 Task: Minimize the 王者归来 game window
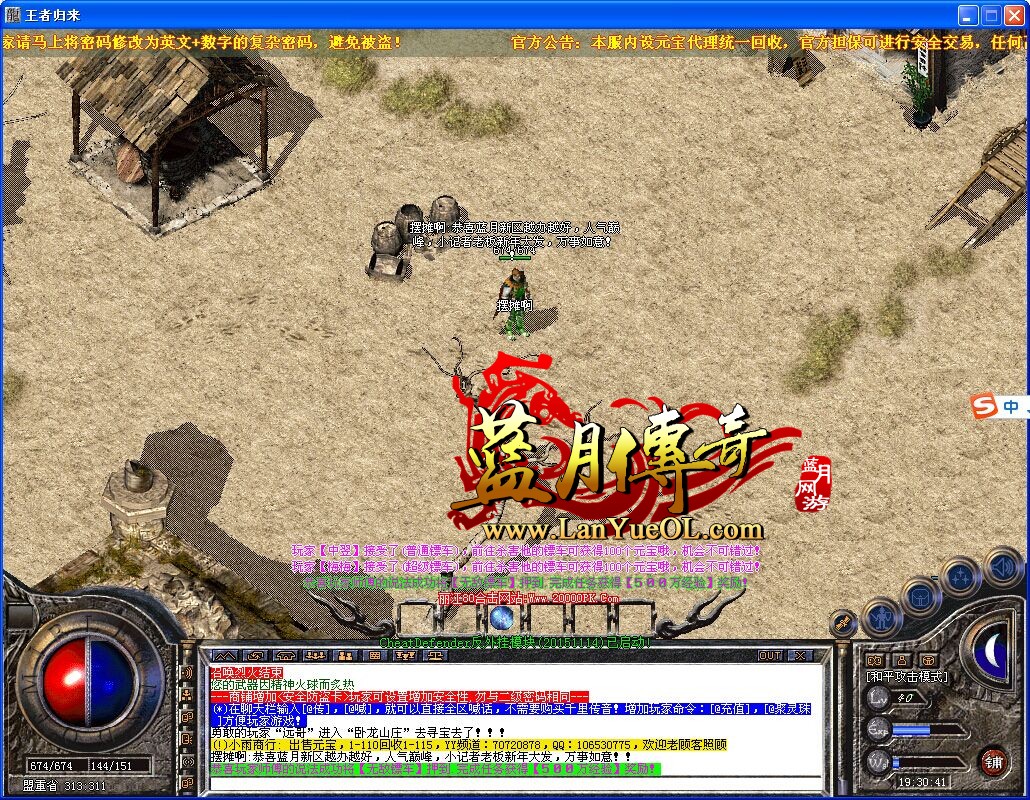tap(967, 15)
